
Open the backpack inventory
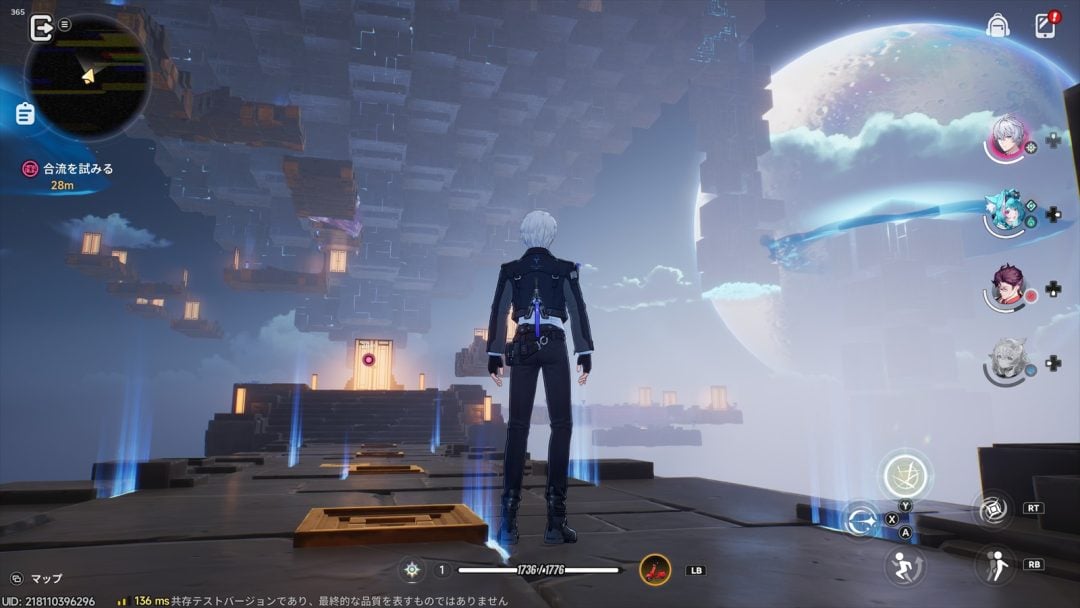click(x=997, y=26)
